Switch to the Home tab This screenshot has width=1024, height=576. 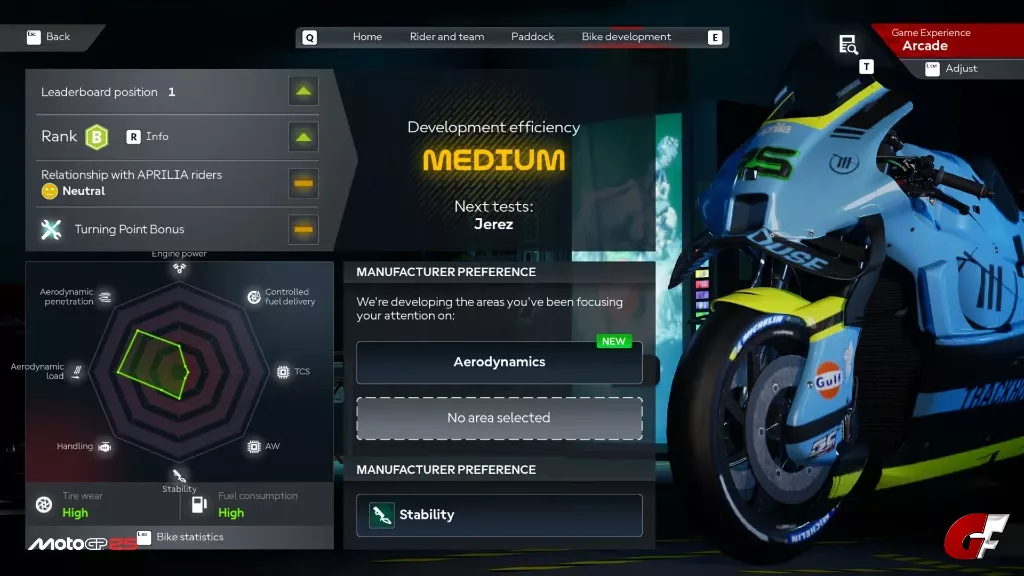(367, 37)
